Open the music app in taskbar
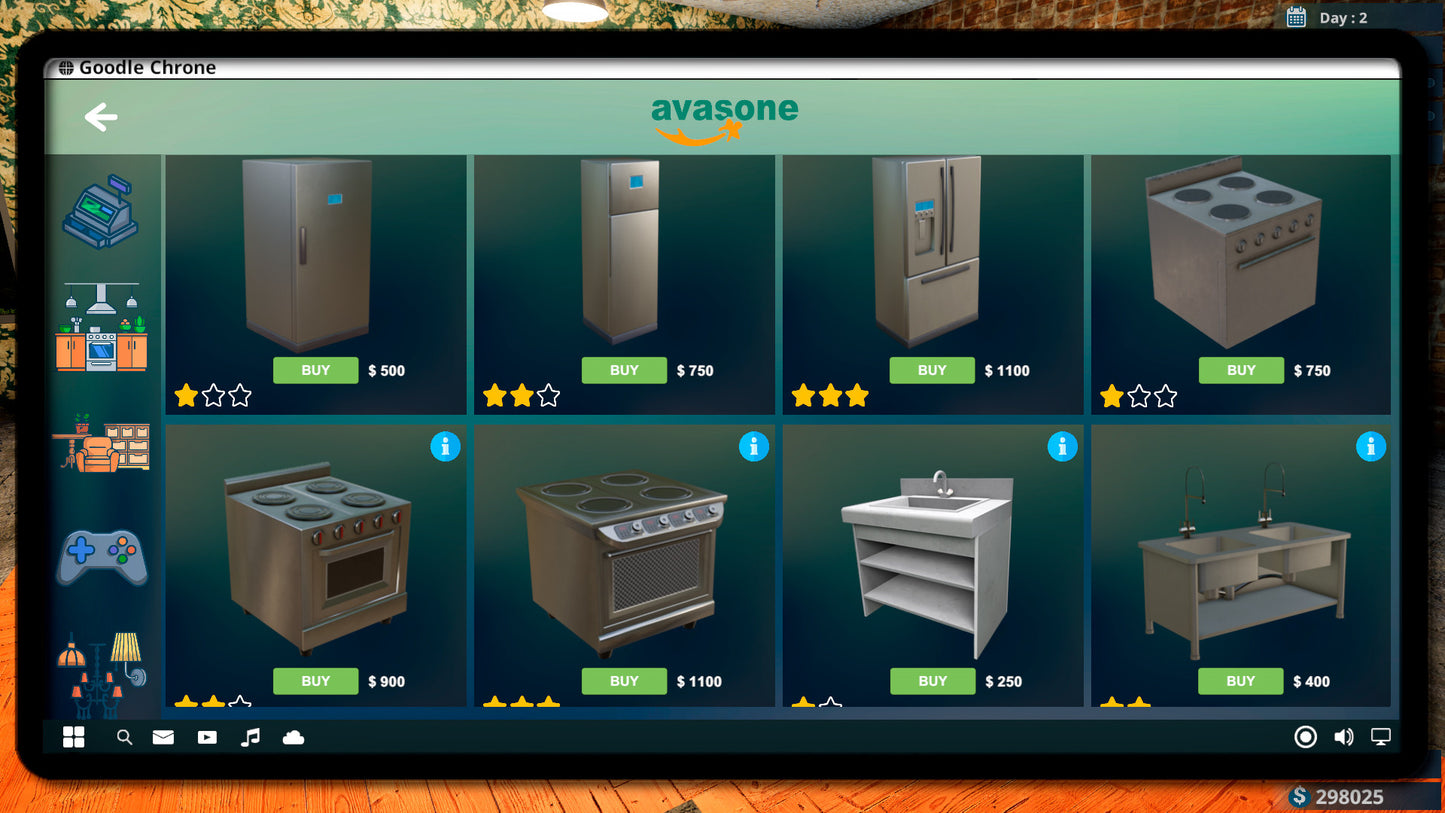This screenshot has height=813, width=1445. point(249,737)
